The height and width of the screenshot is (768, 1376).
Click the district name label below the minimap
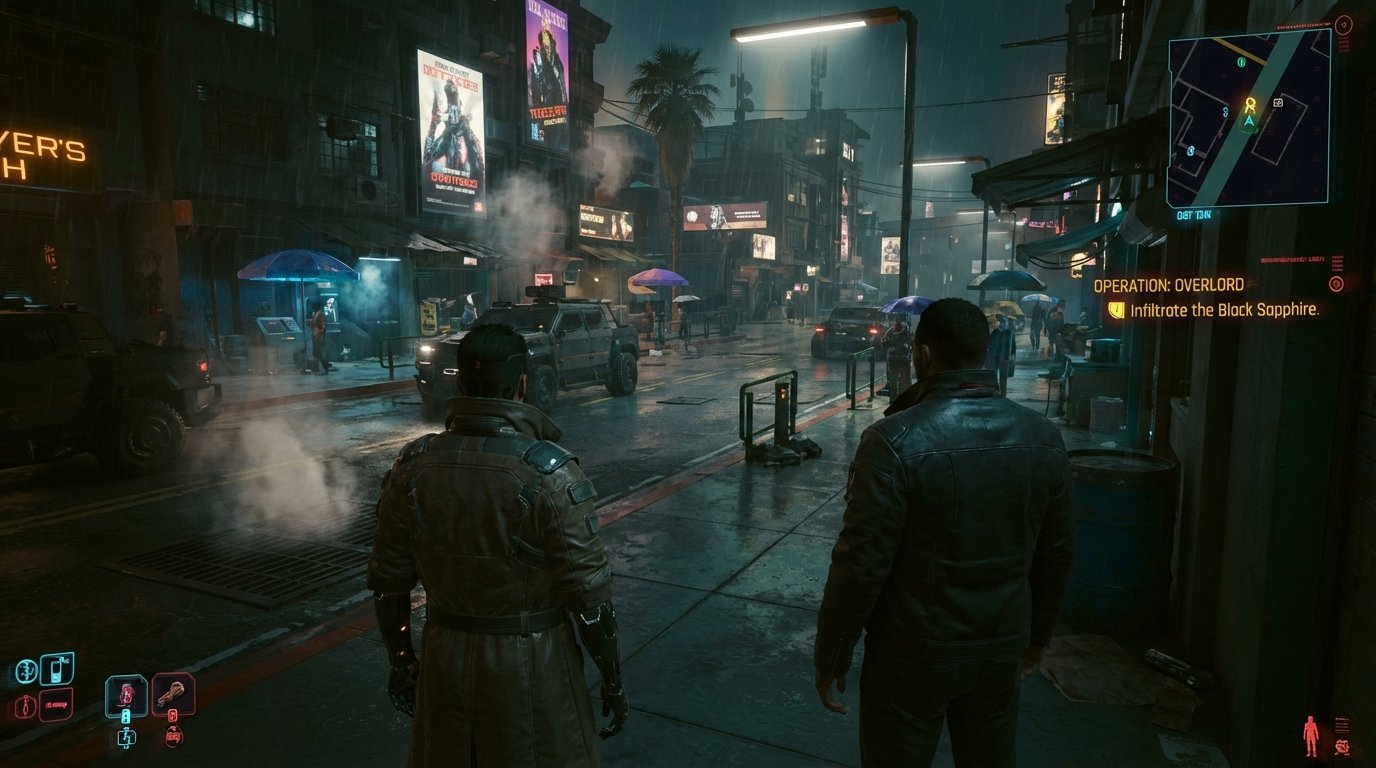coord(1192,214)
